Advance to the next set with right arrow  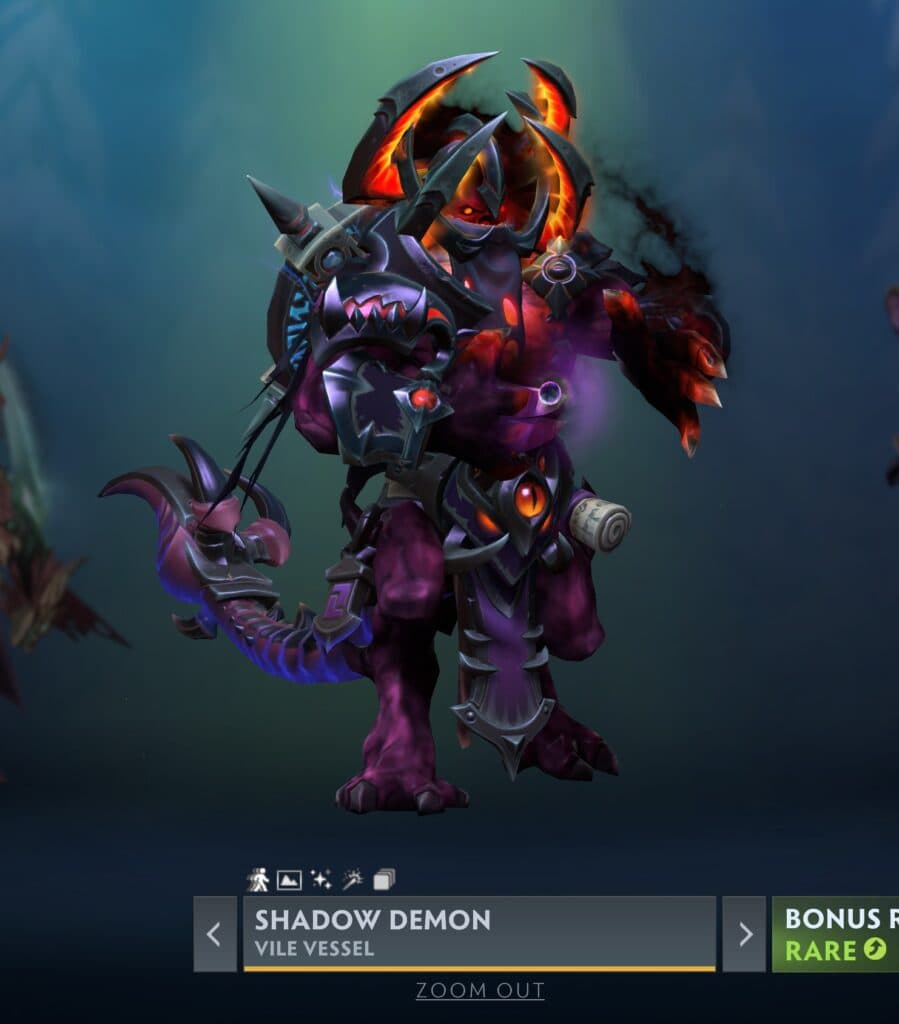coord(744,934)
